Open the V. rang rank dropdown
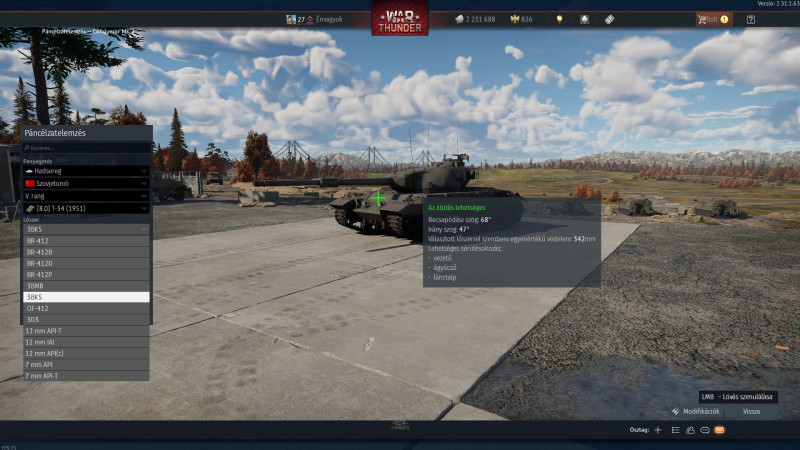The height and width of the screenshot is (450, 800). click(86, 196)
